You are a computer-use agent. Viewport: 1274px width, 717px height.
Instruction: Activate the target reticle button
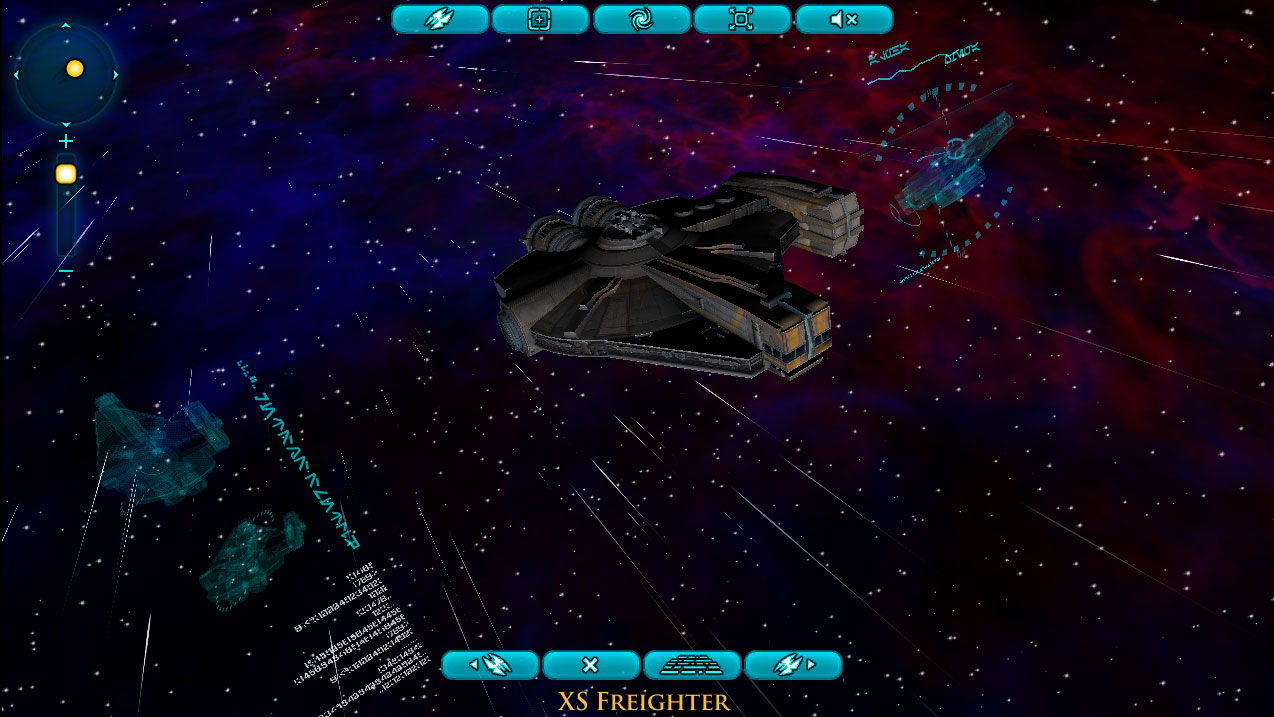coord(540,19)
